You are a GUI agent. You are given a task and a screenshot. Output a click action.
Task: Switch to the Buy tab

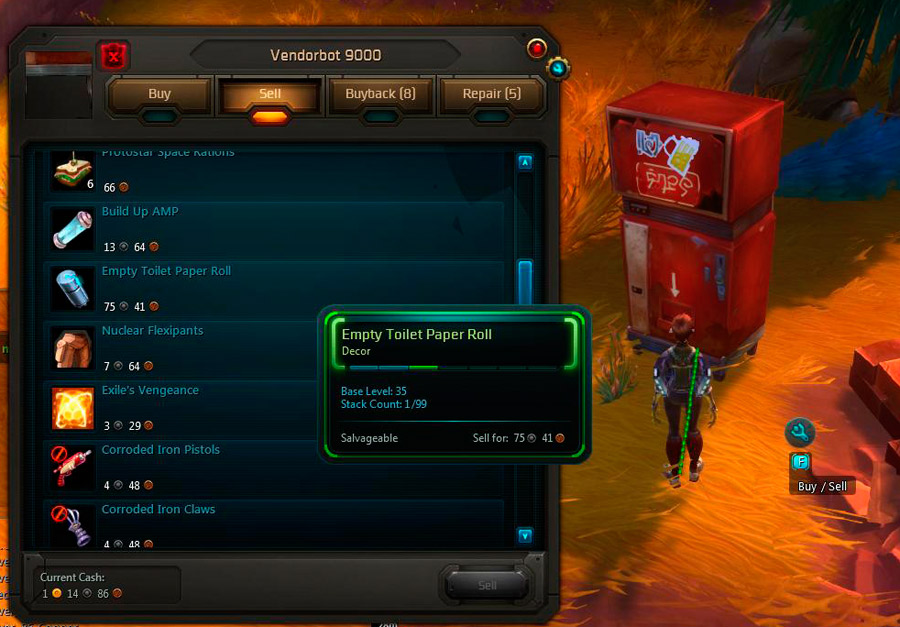pyautogui.click(x=160, y=94)
